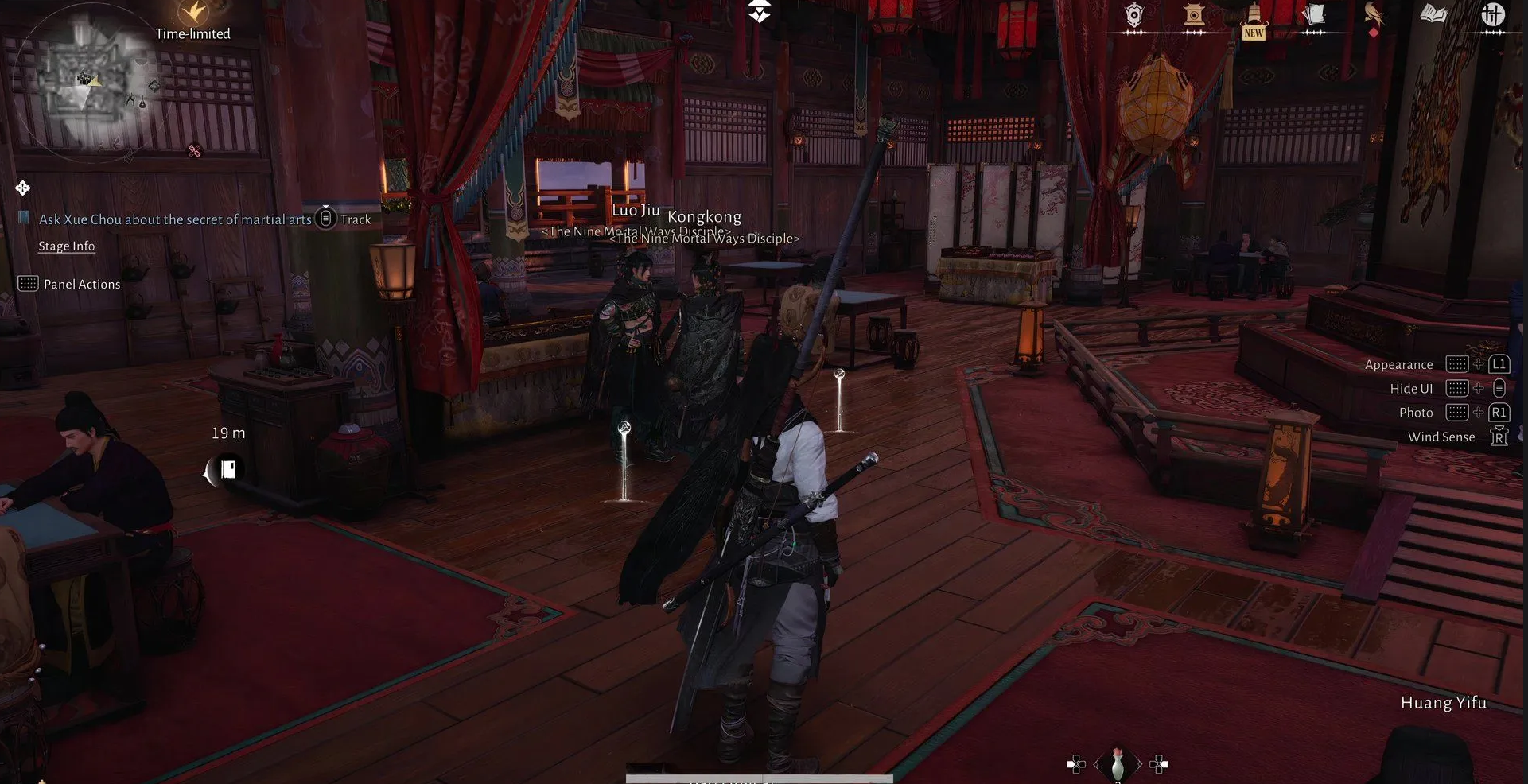Enter Photo mode
The height and width of the screenshot is (784, 1528).
pyautogui.click(x=1416, y=413)
